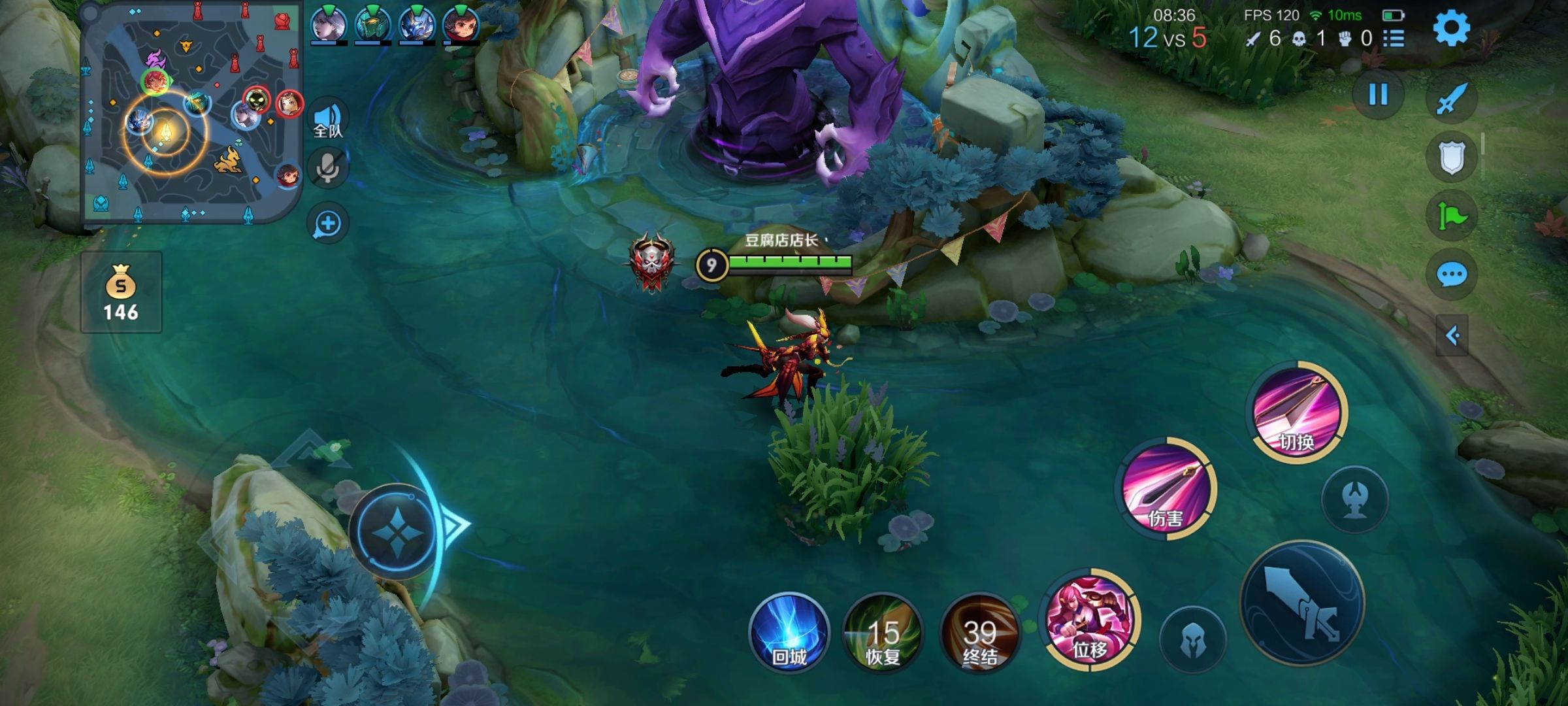Toggle the microphone button
The width and height of the screenshot is (1568, 706).
click(x=328, y=169)
